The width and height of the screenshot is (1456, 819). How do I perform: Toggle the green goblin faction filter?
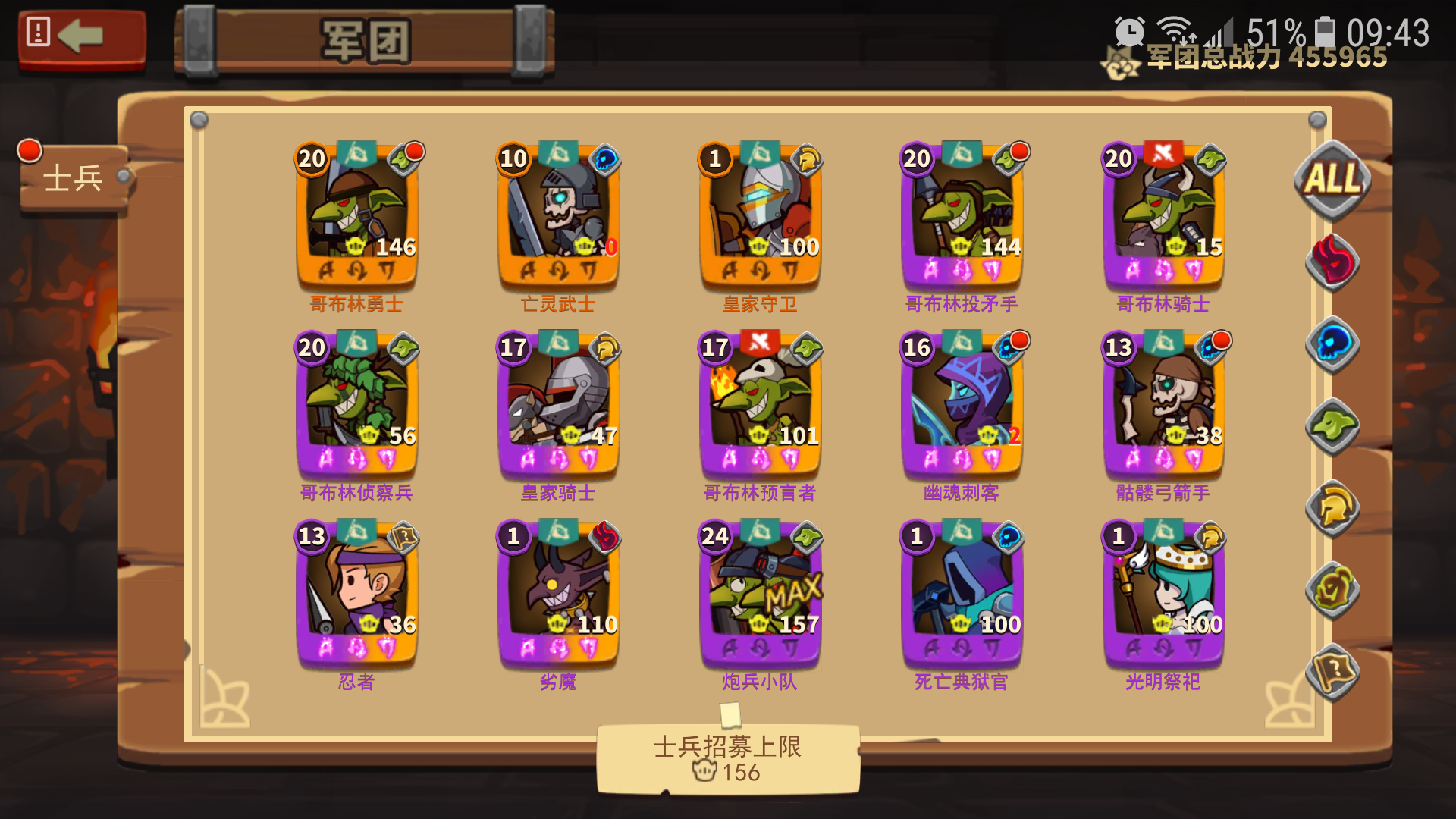[1332, 428]
